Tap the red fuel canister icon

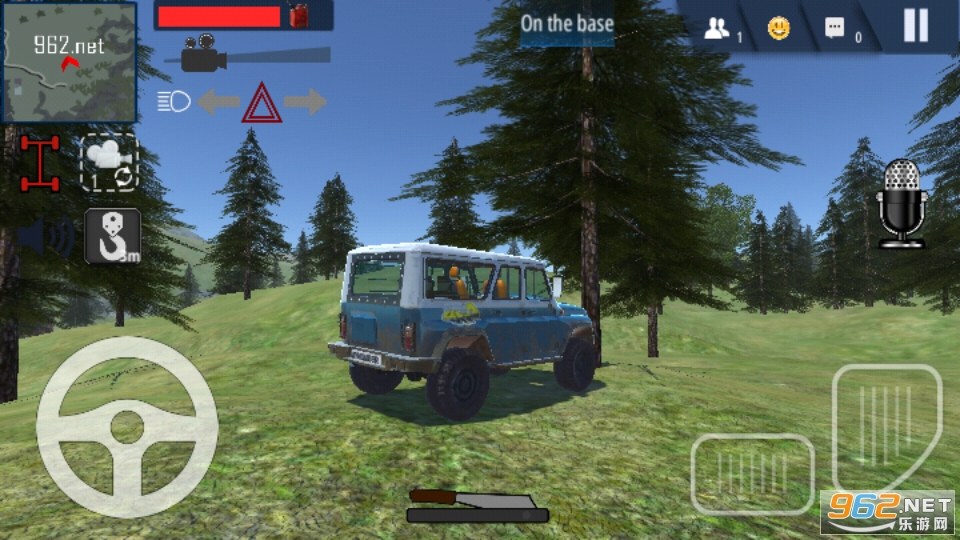(x=299, y=15)
